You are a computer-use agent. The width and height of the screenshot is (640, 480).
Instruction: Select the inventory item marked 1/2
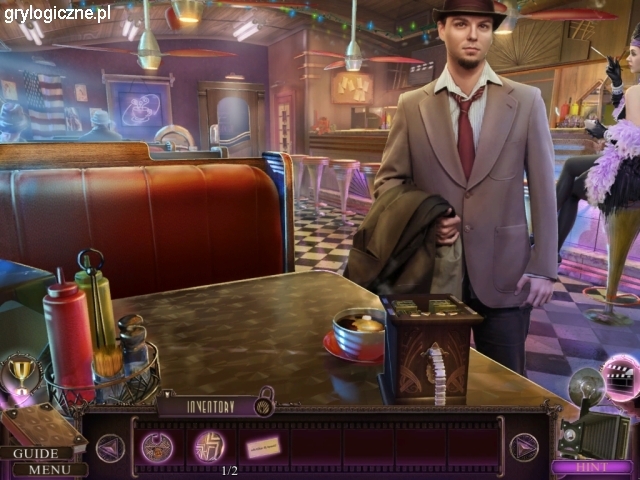point(209,446)
